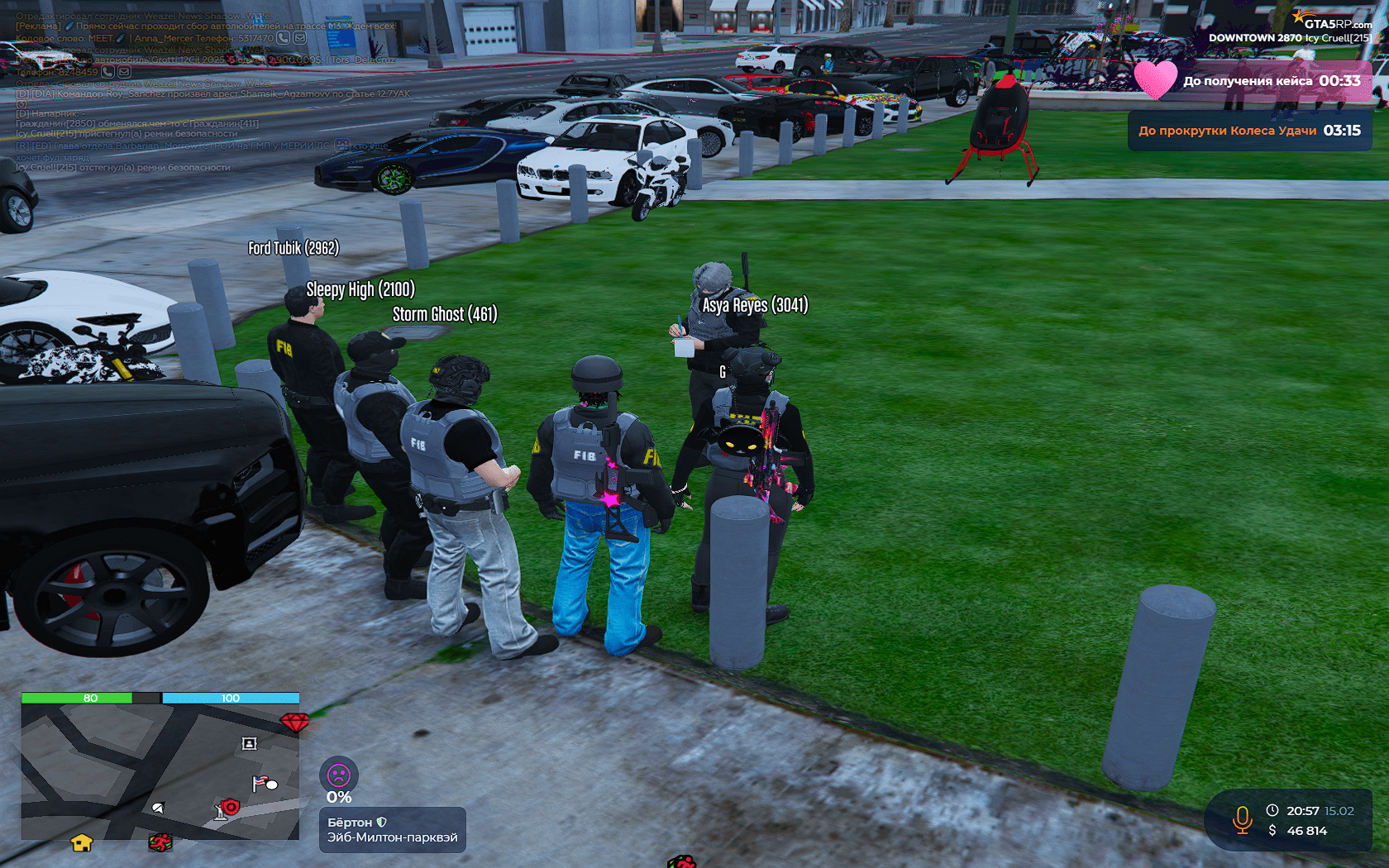Select the yellow house marker below minimap
Image resolution: width=1389 pixels, height=868 pixels.
tap(81, 842)
